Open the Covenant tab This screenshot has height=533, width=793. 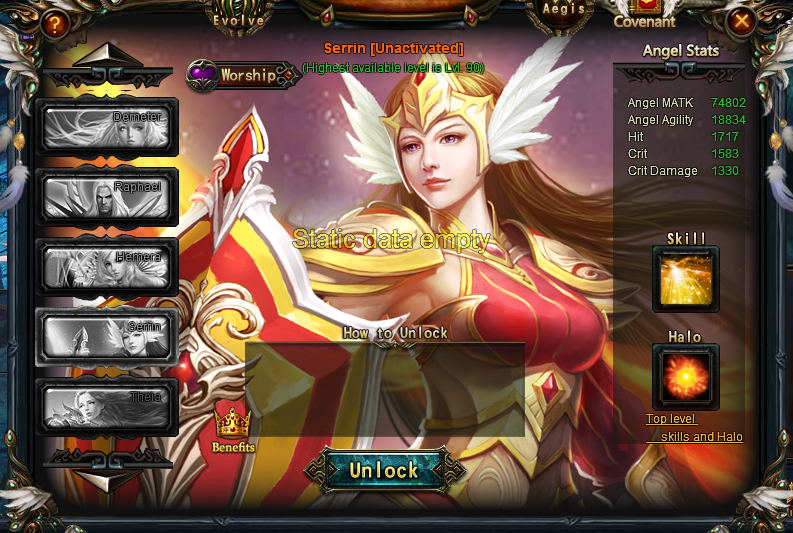point(644,18)
